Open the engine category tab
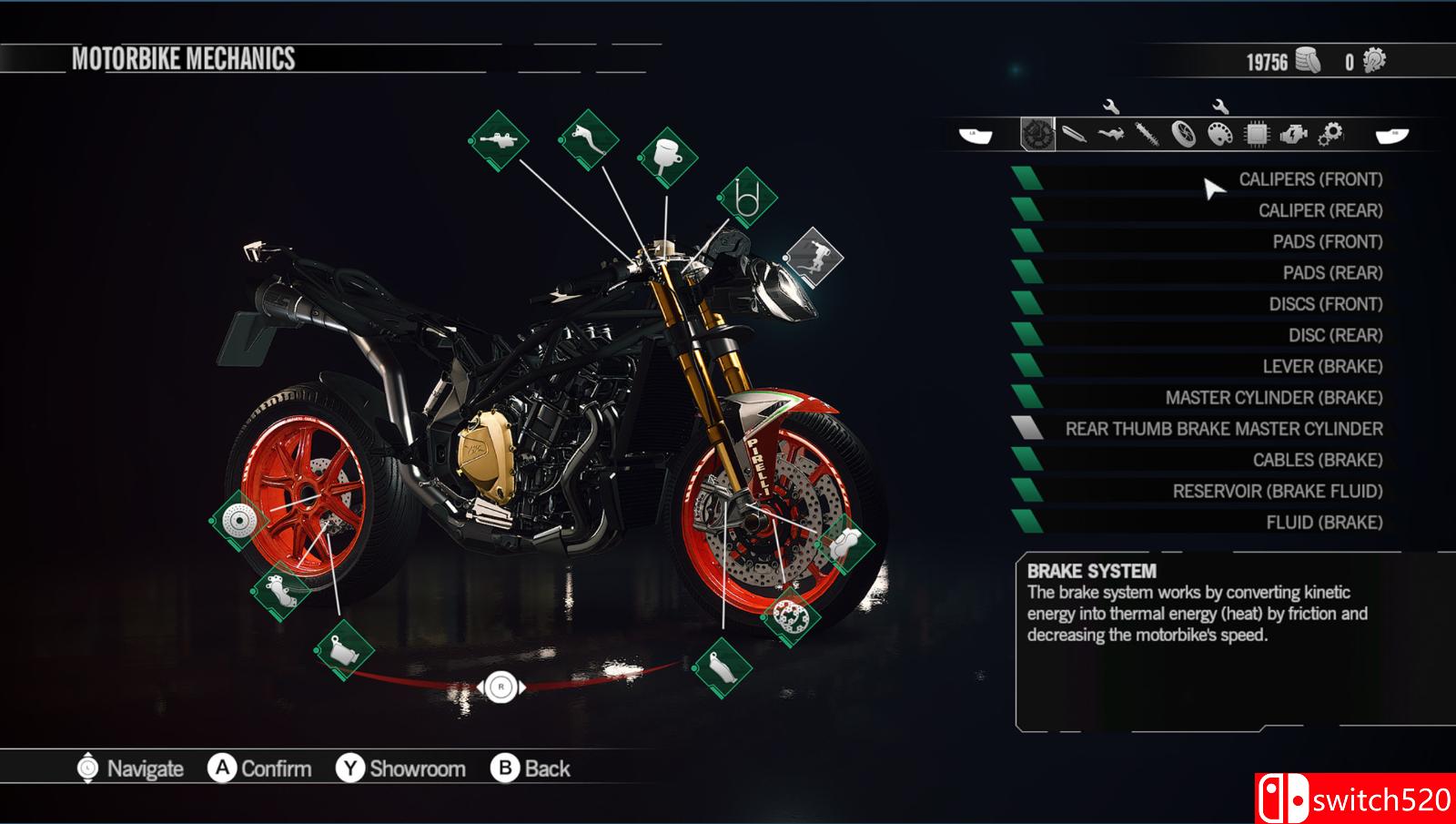This screenshot has height=824, width=1456. (1292, 135)
